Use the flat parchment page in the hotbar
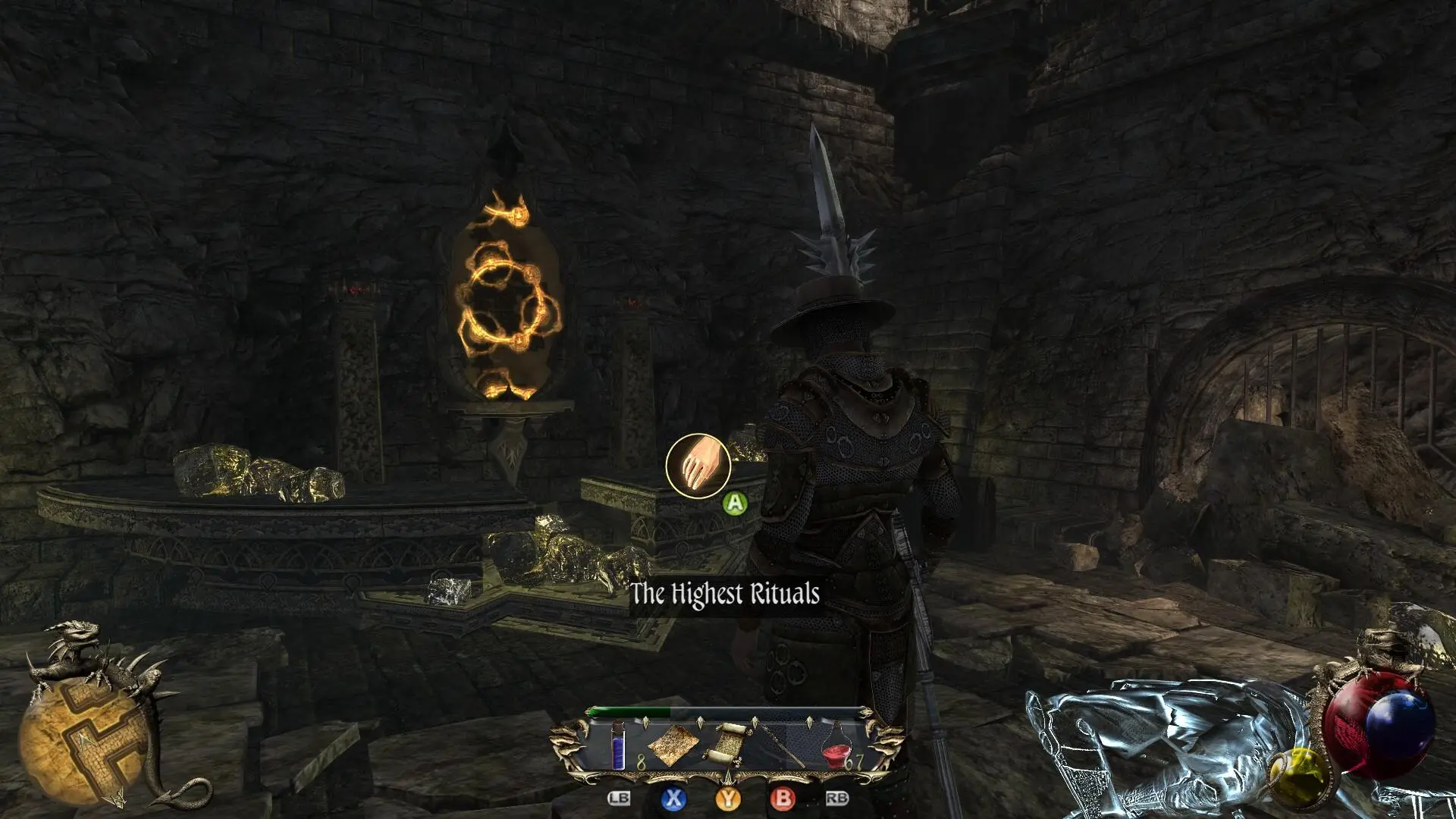The height and width of the screenshot is (819, 1456). (672, 744)
